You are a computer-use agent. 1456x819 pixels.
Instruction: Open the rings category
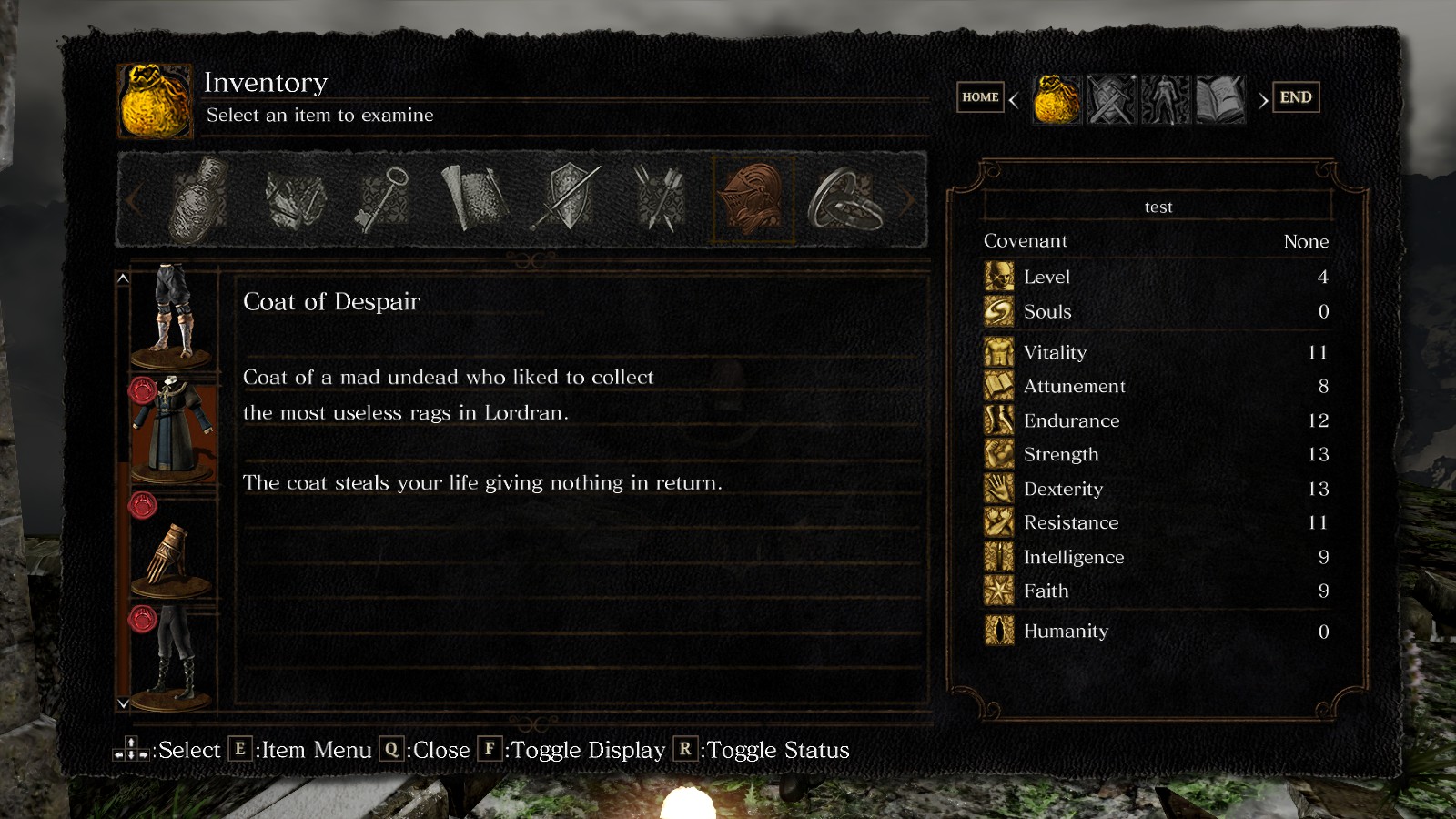[x=845, y=199]
